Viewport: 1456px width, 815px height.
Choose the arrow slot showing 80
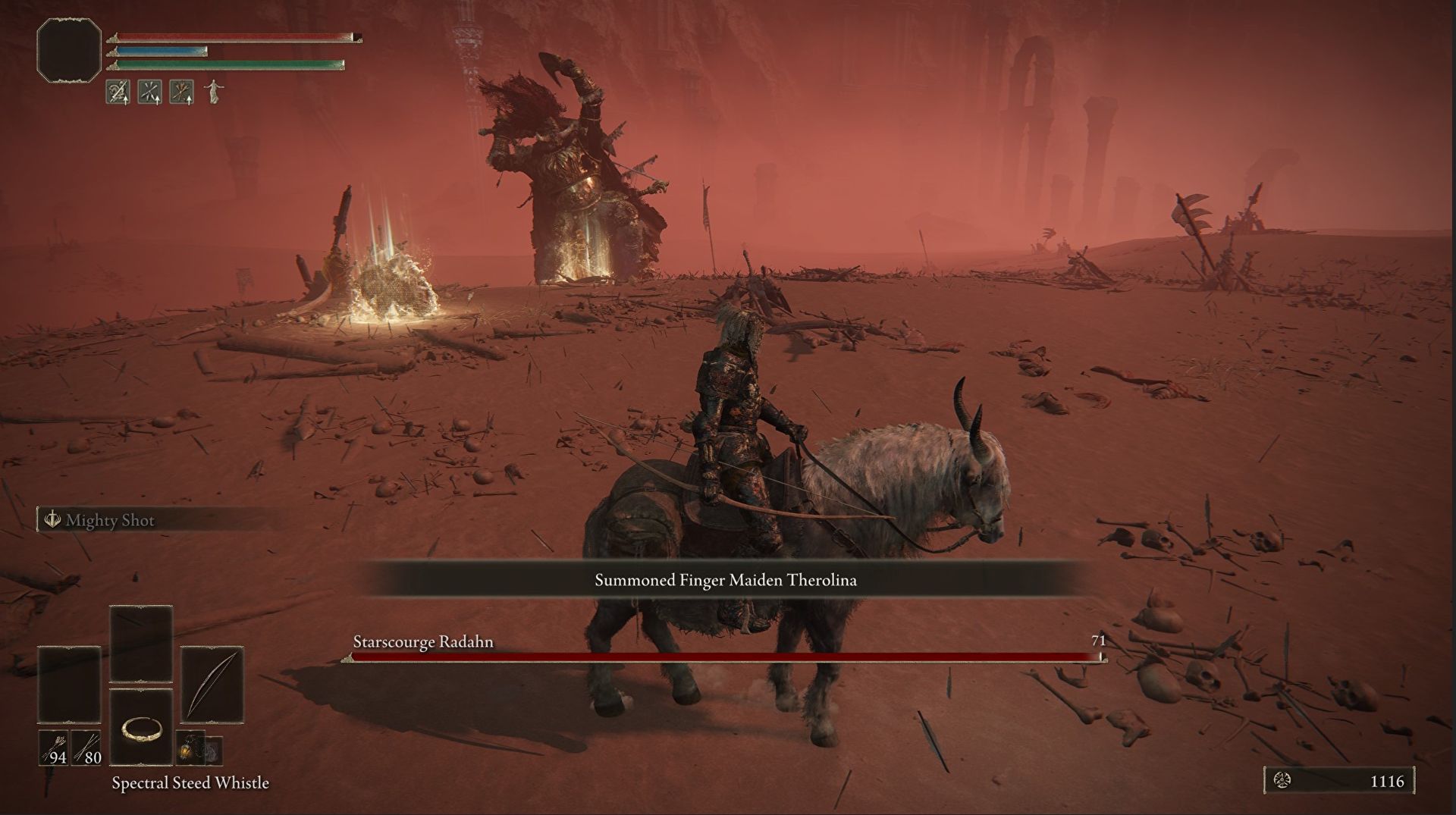87,748
